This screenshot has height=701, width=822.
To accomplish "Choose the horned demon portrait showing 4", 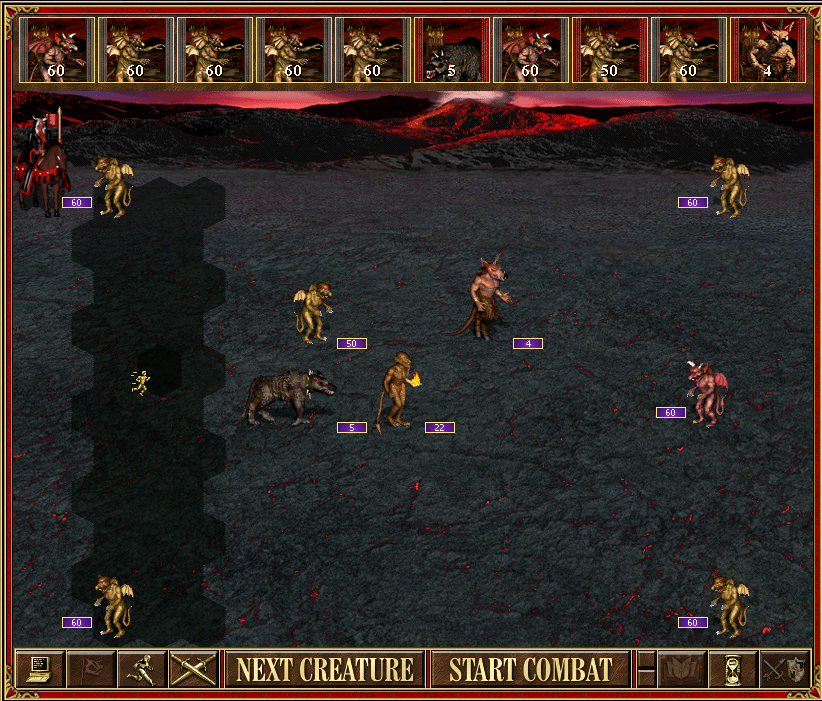I will point(767,48).
